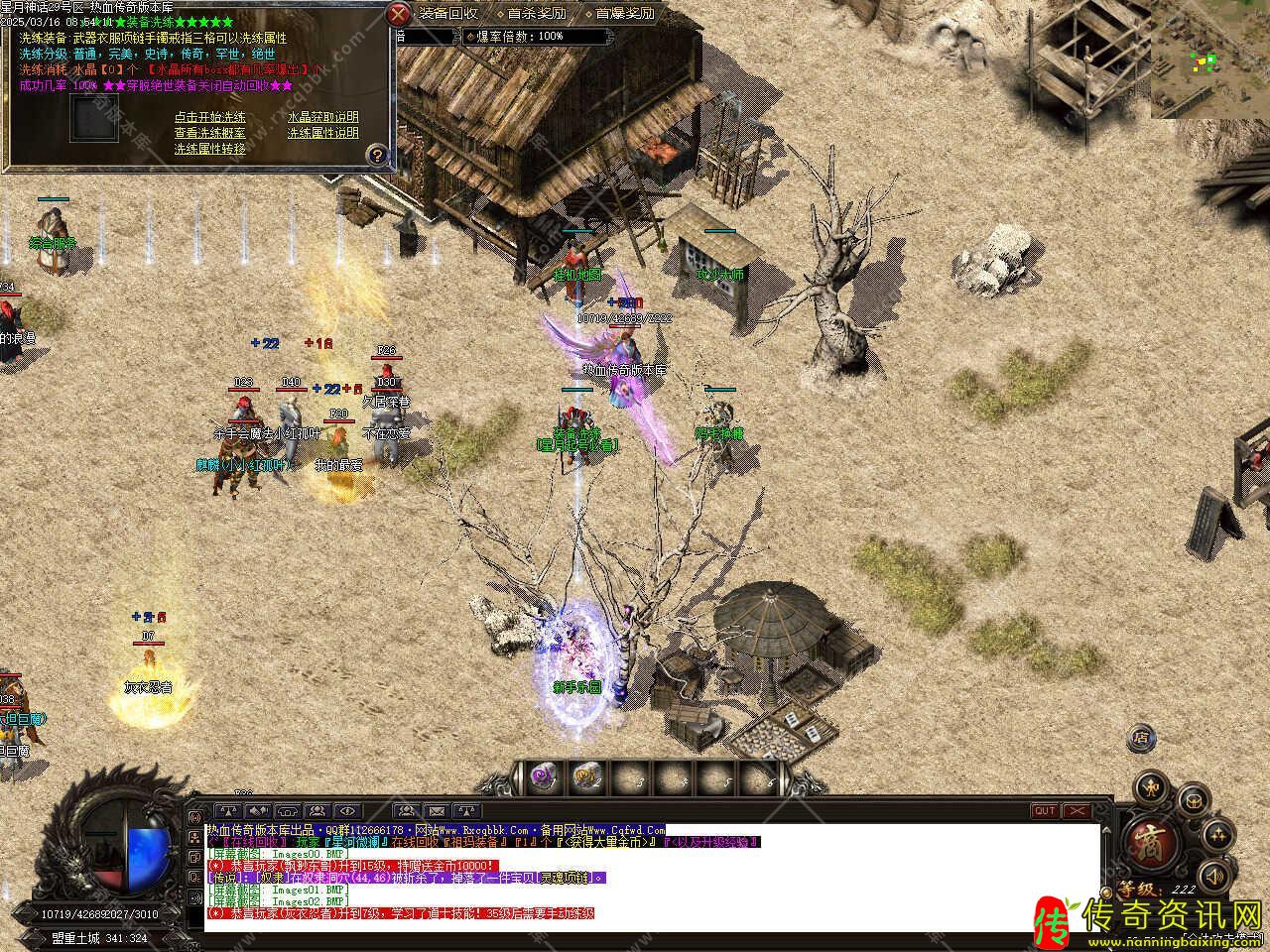Viewport: 1270px width, 952px height.
Task: Open the minimap in the corner
Action: tap(1210, 59)
